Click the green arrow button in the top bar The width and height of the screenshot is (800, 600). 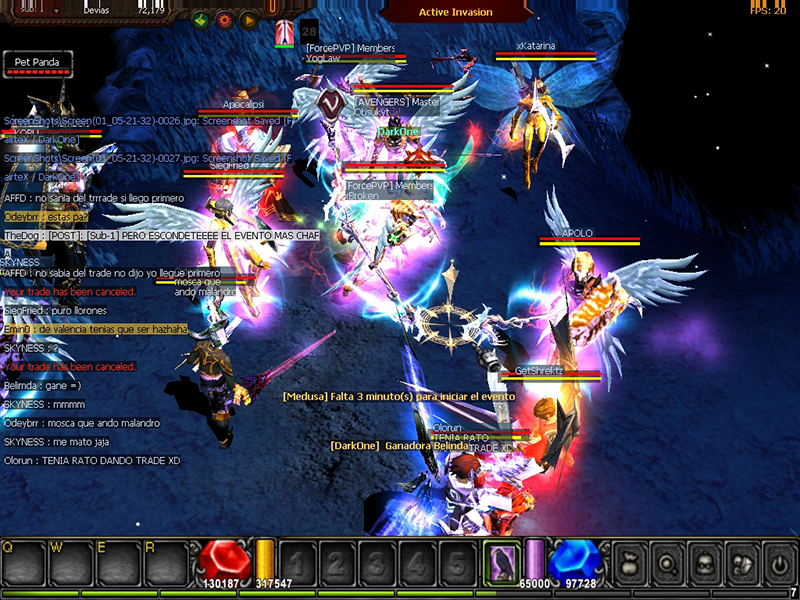click(201, 19)
